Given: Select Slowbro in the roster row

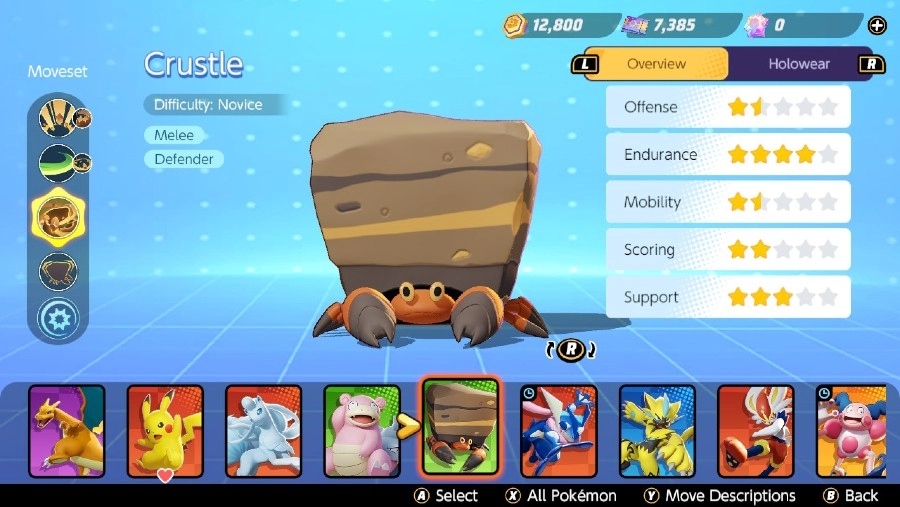Looking at the screenshot, I should click(x=362, y=430).
